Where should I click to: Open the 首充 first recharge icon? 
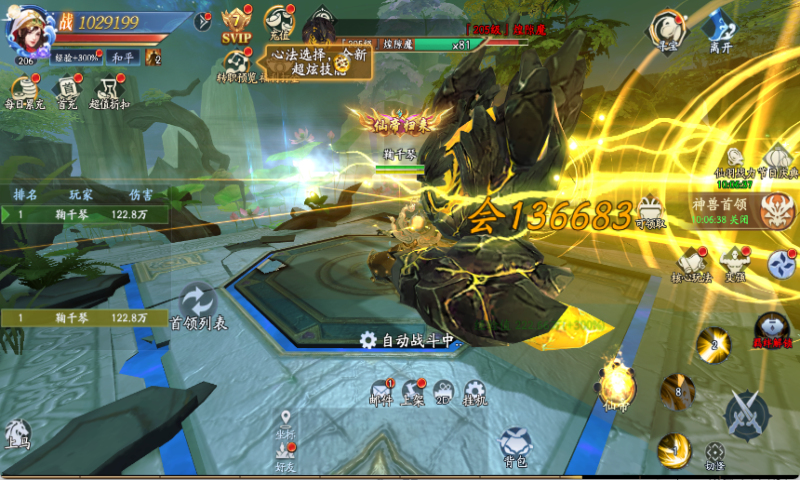67,91
